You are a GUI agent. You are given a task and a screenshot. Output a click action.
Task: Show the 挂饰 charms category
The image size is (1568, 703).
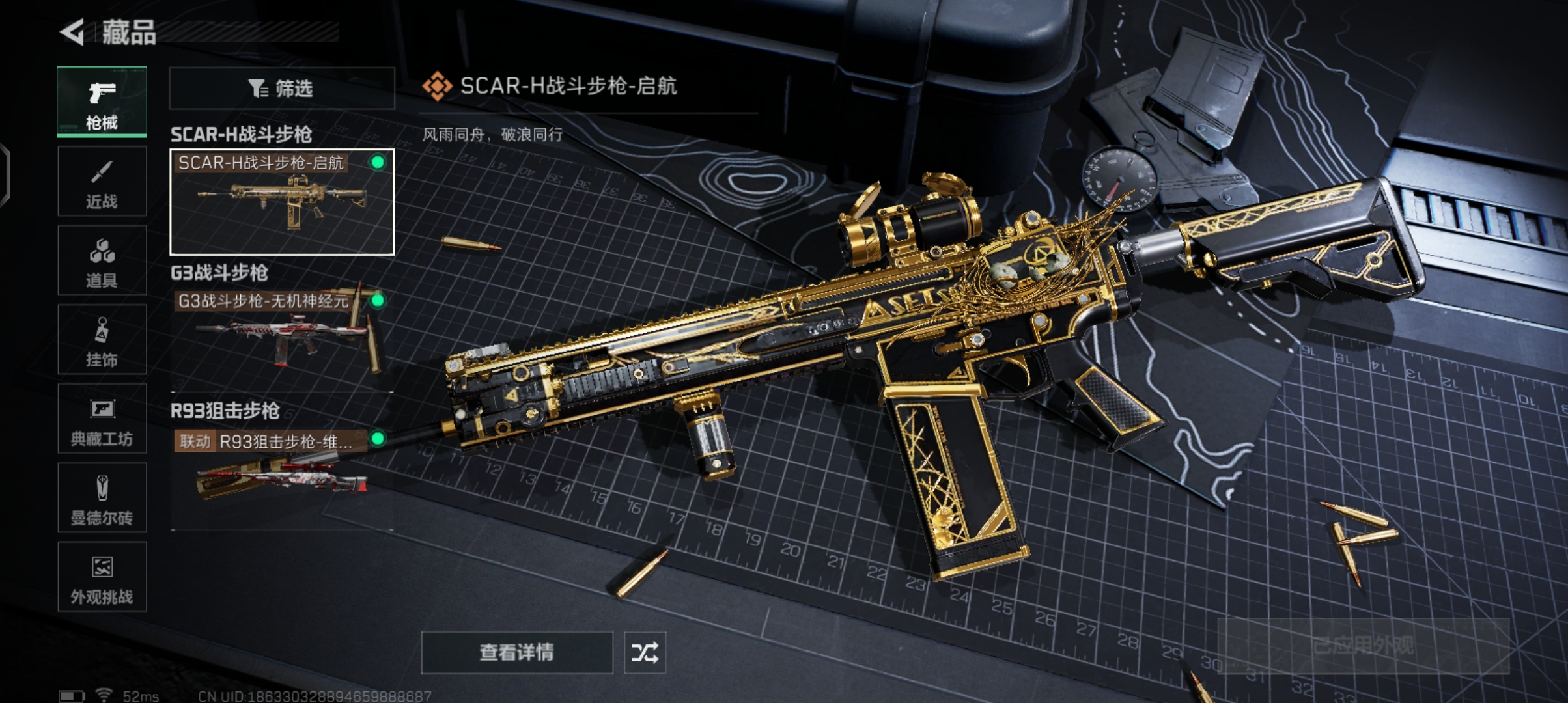(102, 340)
